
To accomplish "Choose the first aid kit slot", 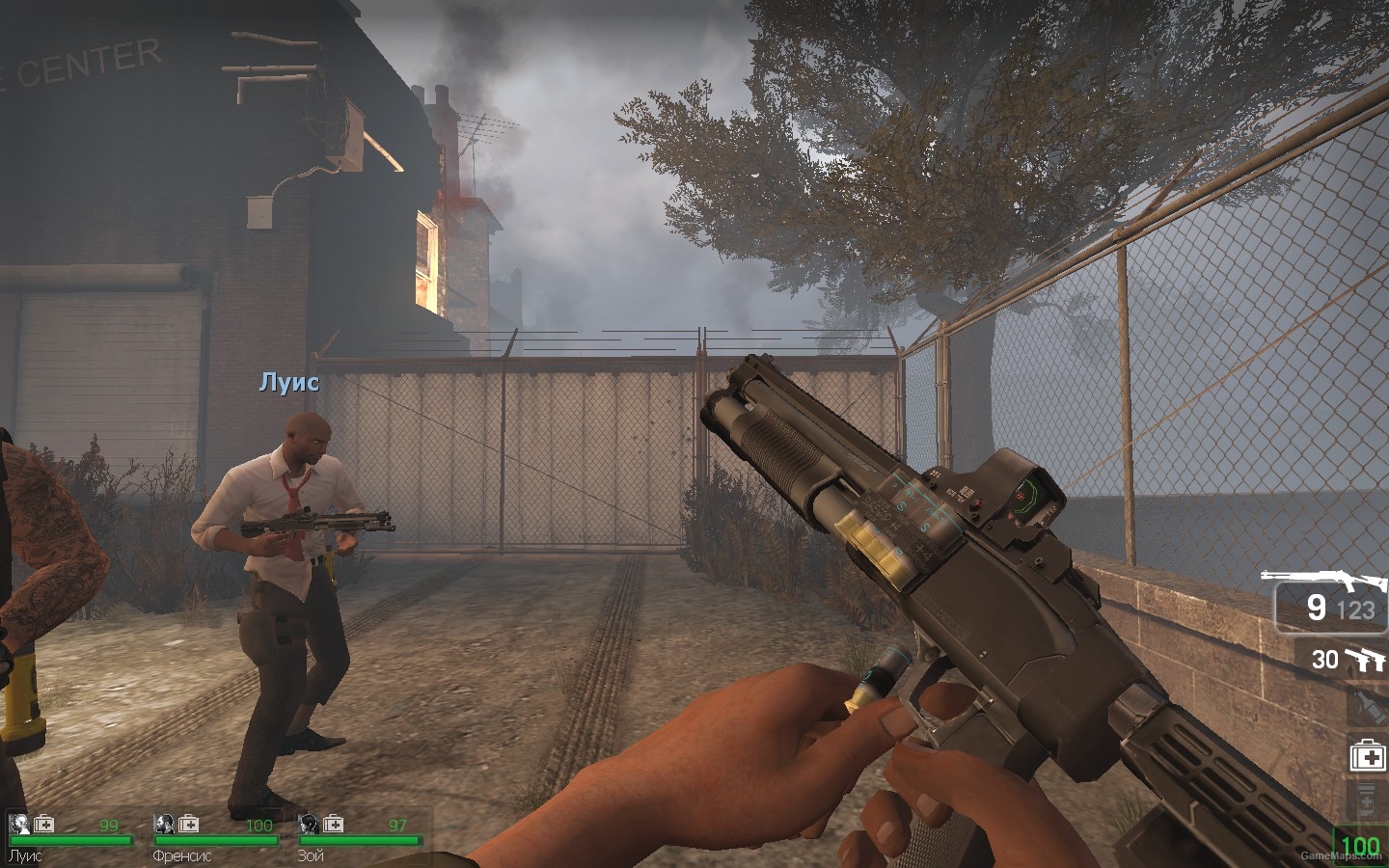I will tap(1367, 756).
